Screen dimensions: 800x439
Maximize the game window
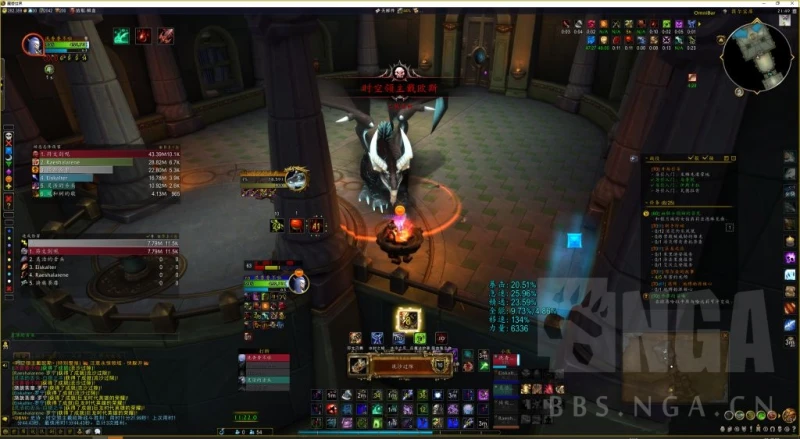click(x=776, y=4)
